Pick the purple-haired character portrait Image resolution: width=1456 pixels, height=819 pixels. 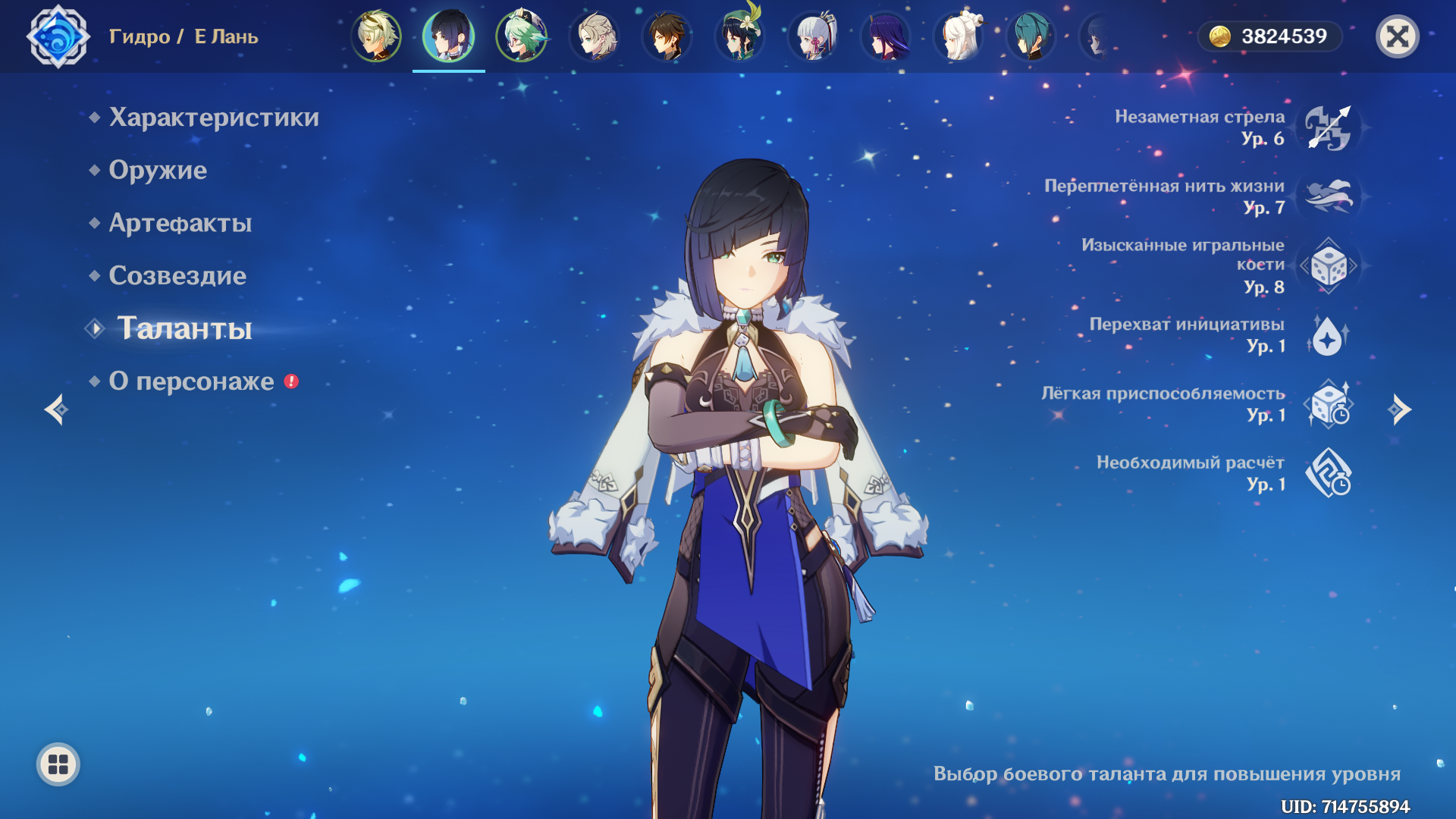click(886, 36)
